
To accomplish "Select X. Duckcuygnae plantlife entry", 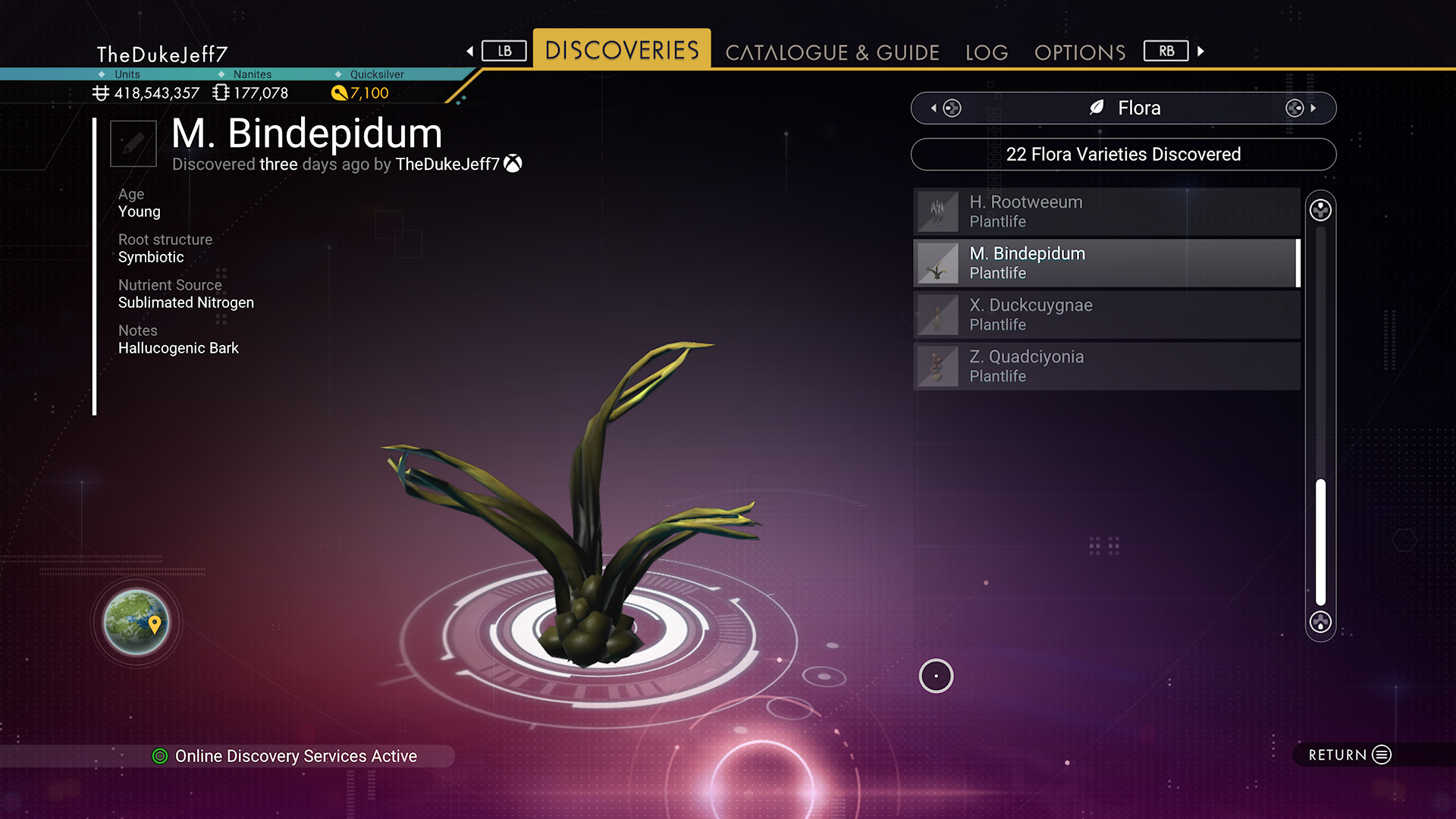I will (1106, 315).
